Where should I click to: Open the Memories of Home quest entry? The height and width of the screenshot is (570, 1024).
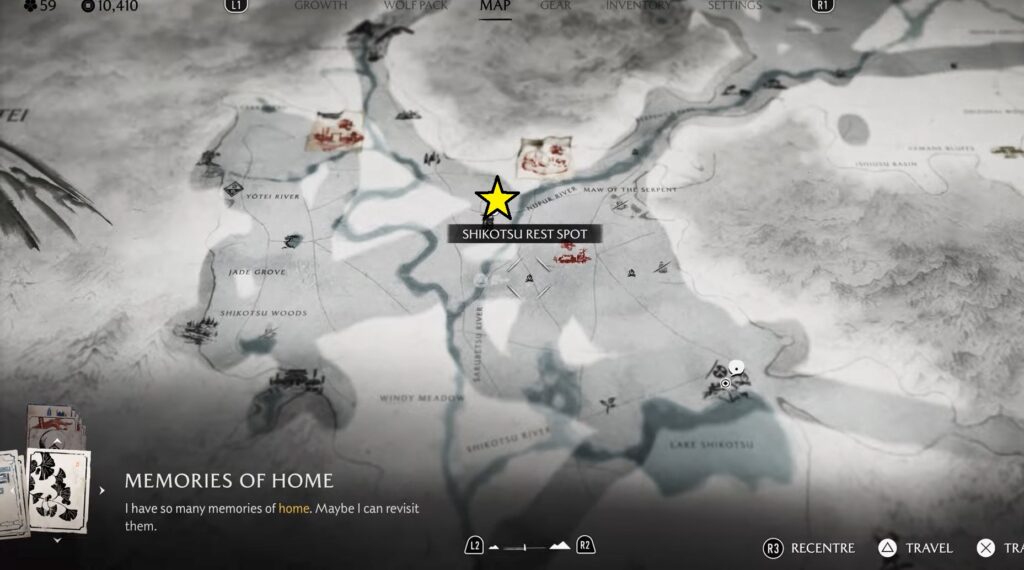click(229, 481)
